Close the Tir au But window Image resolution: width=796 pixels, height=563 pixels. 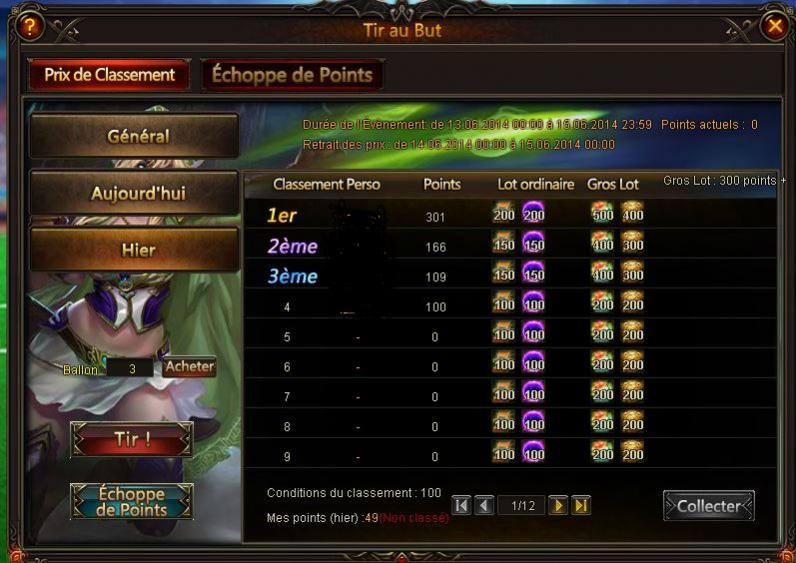[774, 27]
